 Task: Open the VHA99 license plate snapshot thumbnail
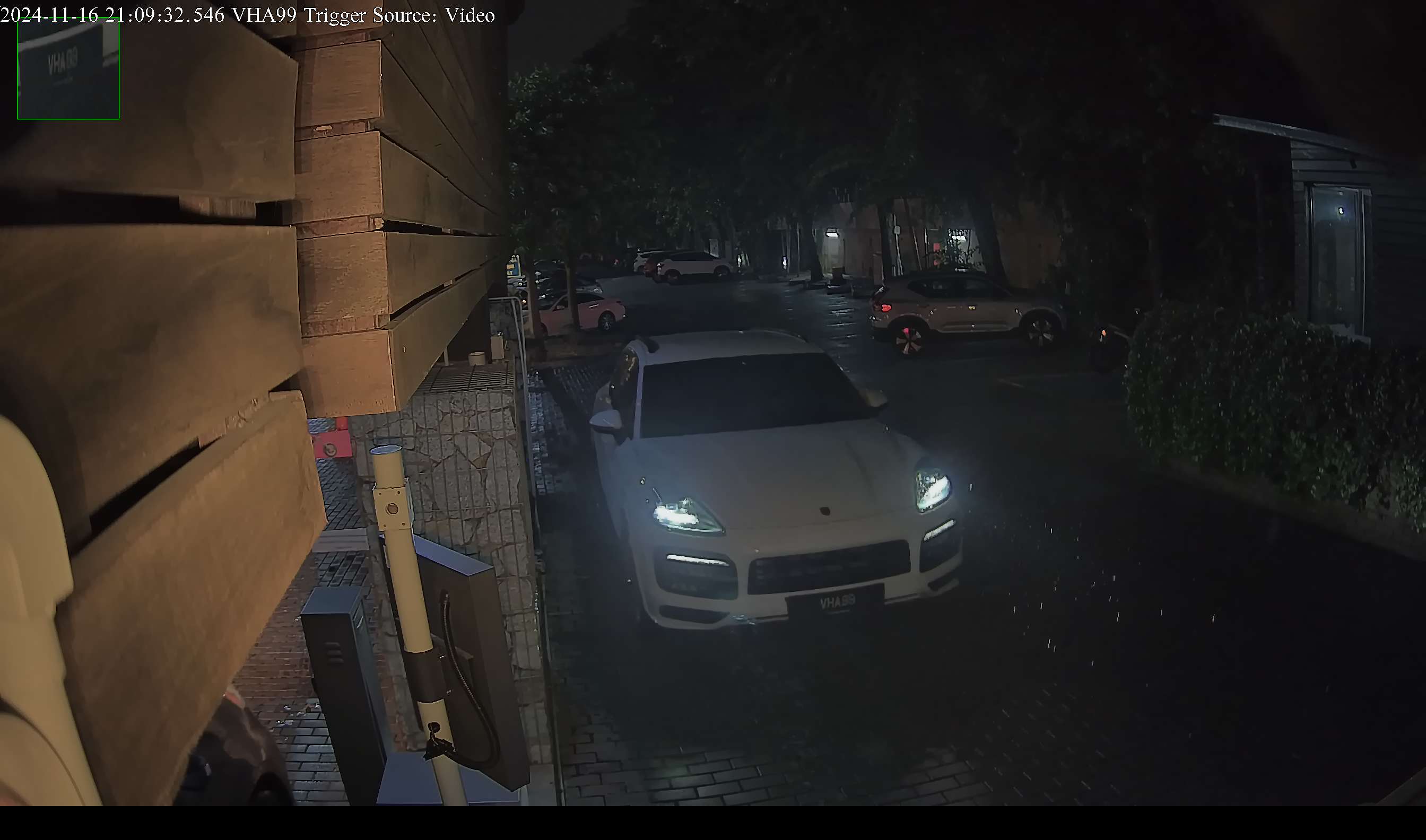point(68,68)
